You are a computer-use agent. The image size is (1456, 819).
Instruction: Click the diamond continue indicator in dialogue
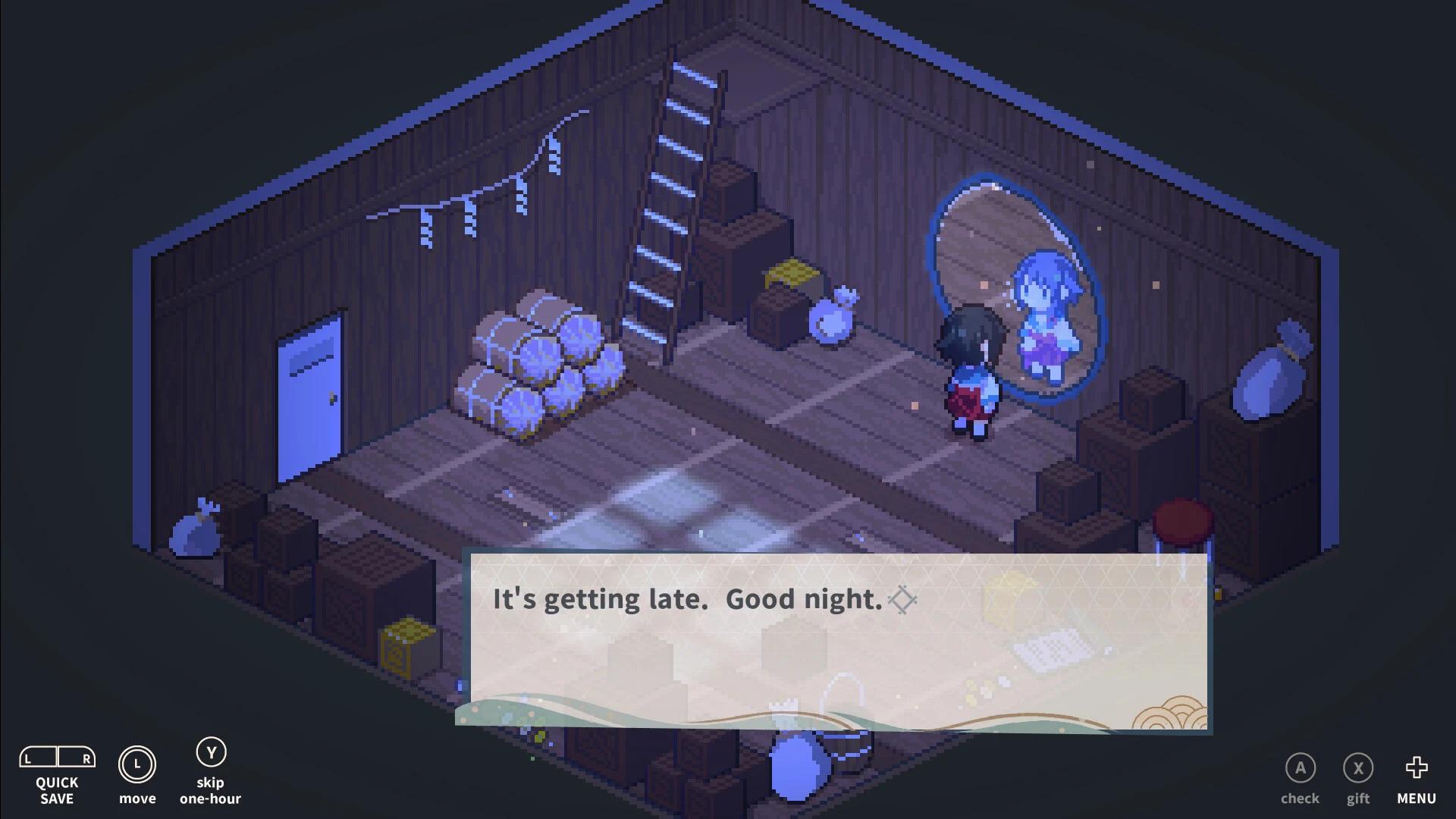coord(901,600)
